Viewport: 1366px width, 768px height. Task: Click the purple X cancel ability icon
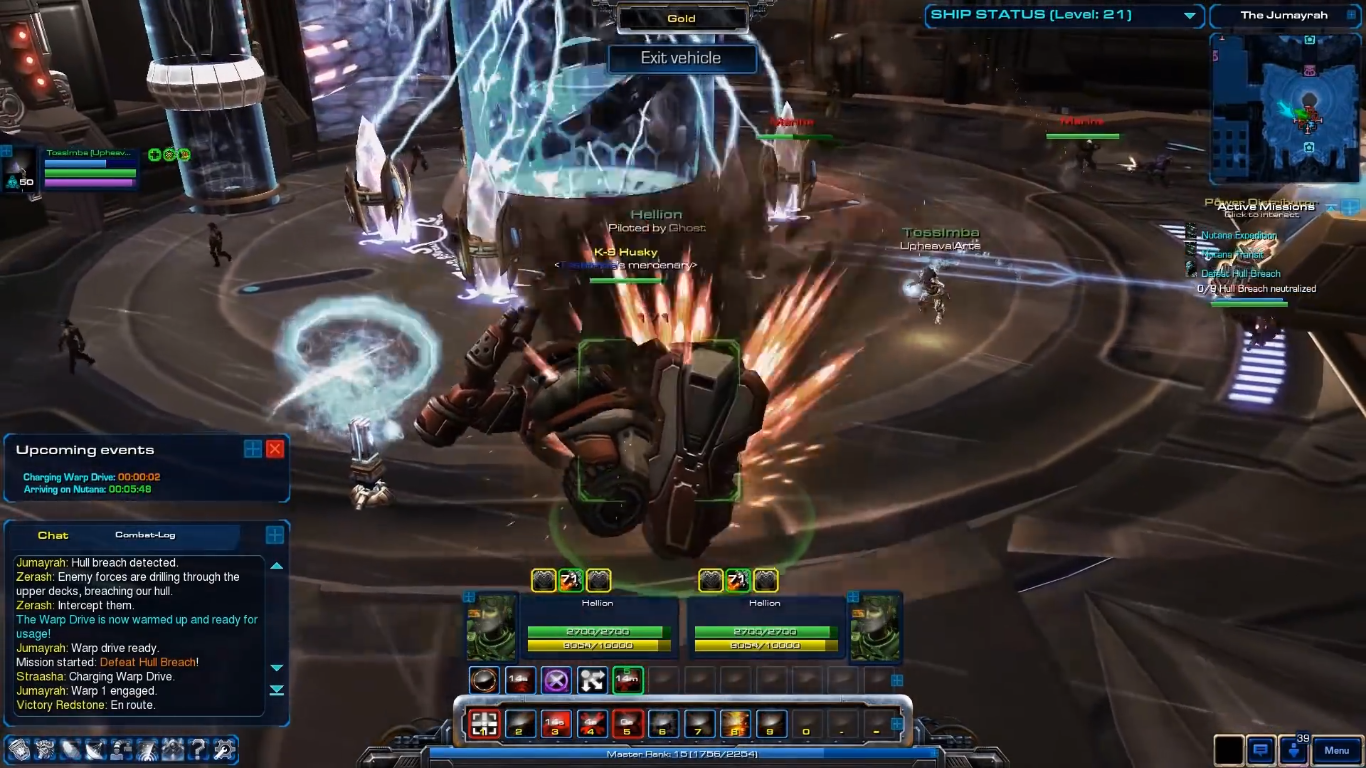(556, 680)
